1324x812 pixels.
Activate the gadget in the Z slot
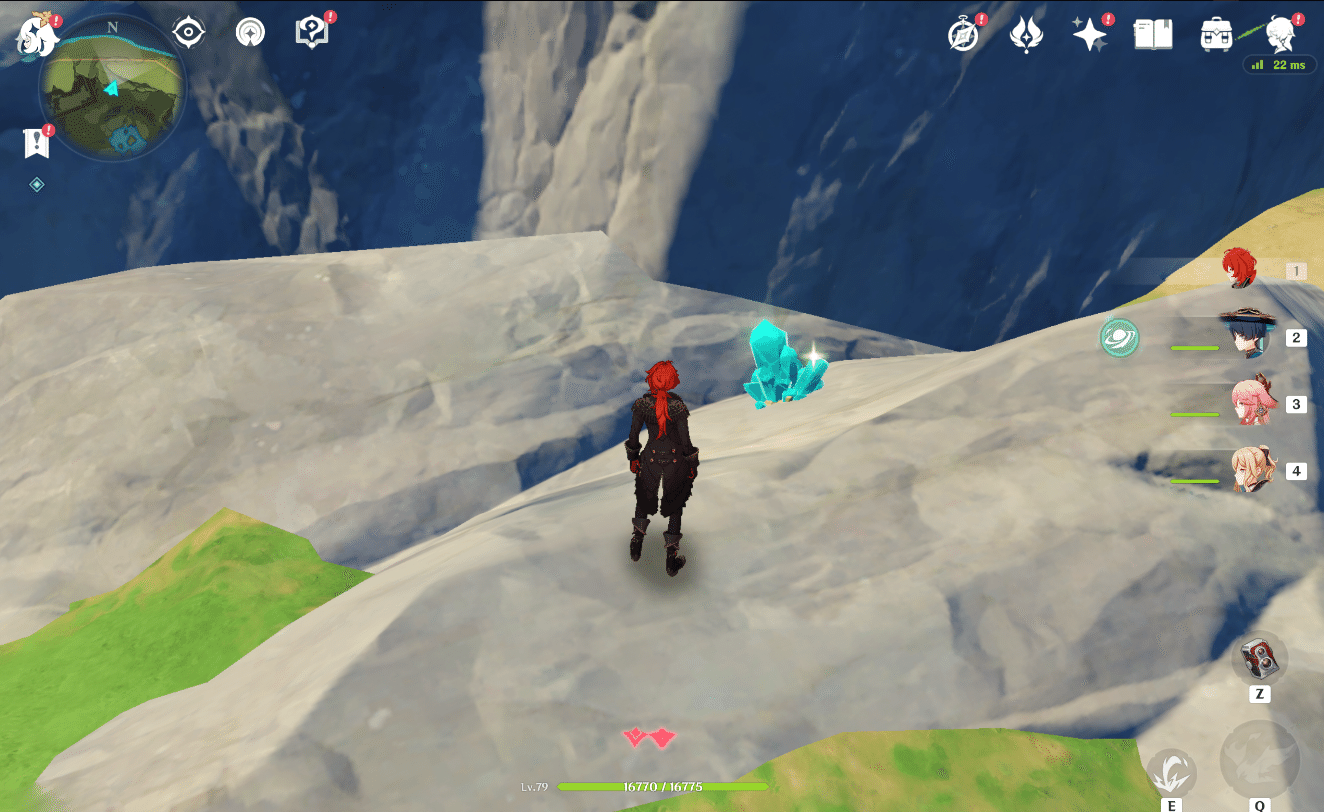[x=1262, y=663]
